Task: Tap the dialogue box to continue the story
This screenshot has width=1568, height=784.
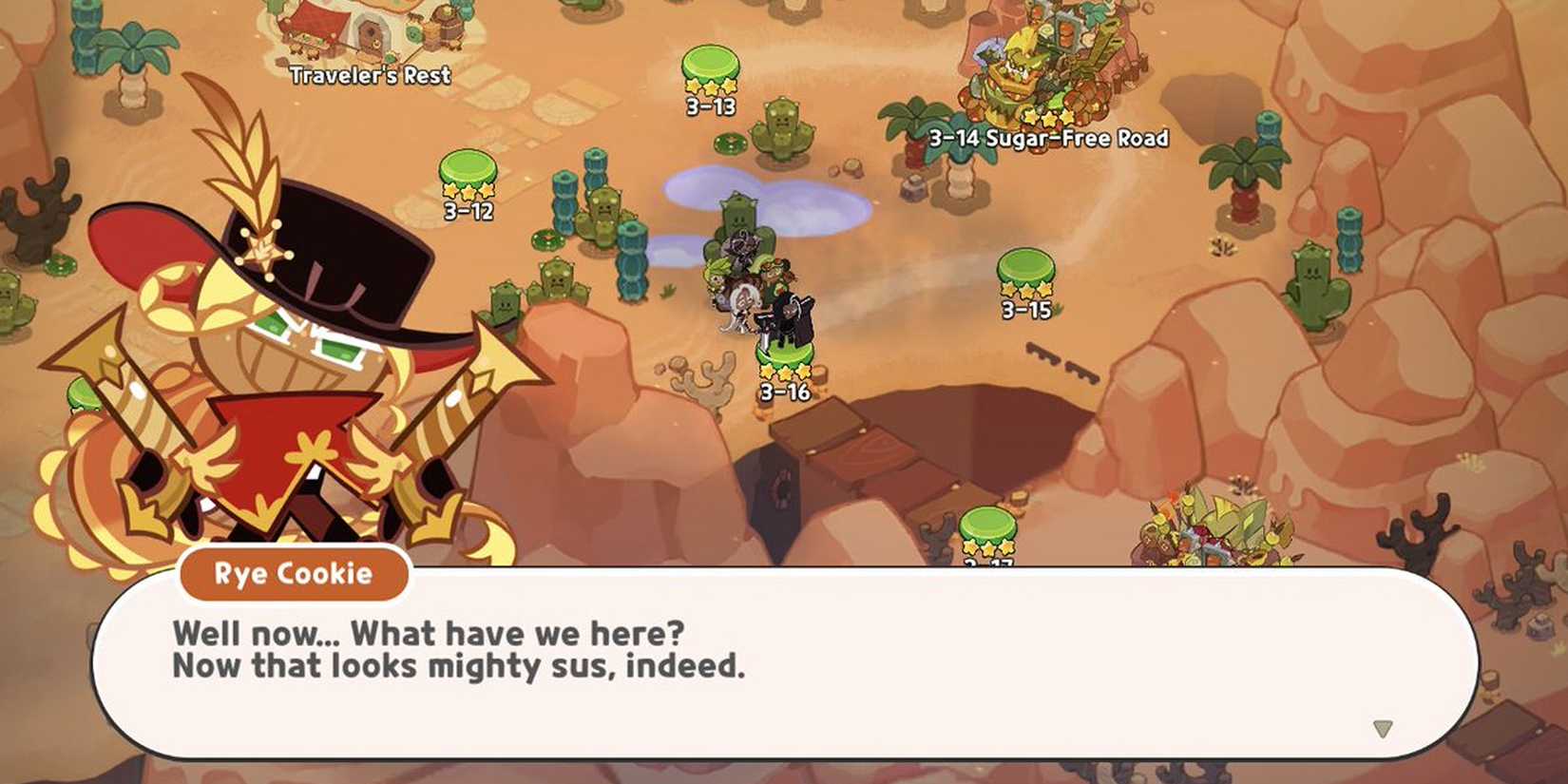Action: [779, 665]
